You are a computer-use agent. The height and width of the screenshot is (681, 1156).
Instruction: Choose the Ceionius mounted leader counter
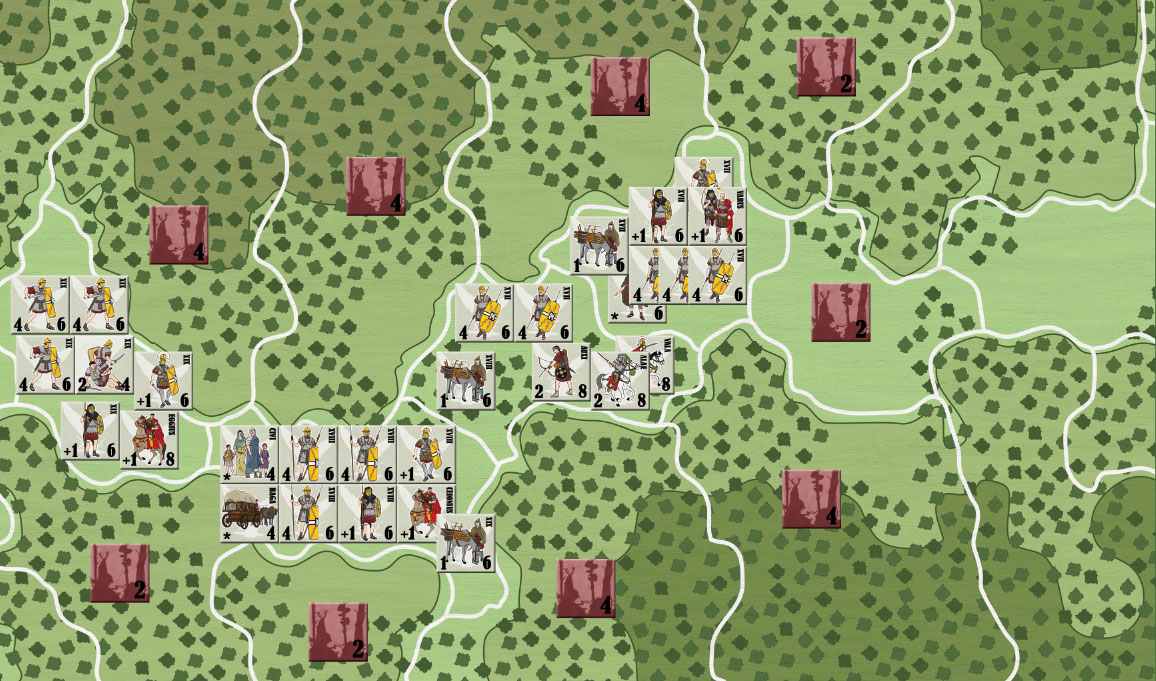[x=426, y=512]
